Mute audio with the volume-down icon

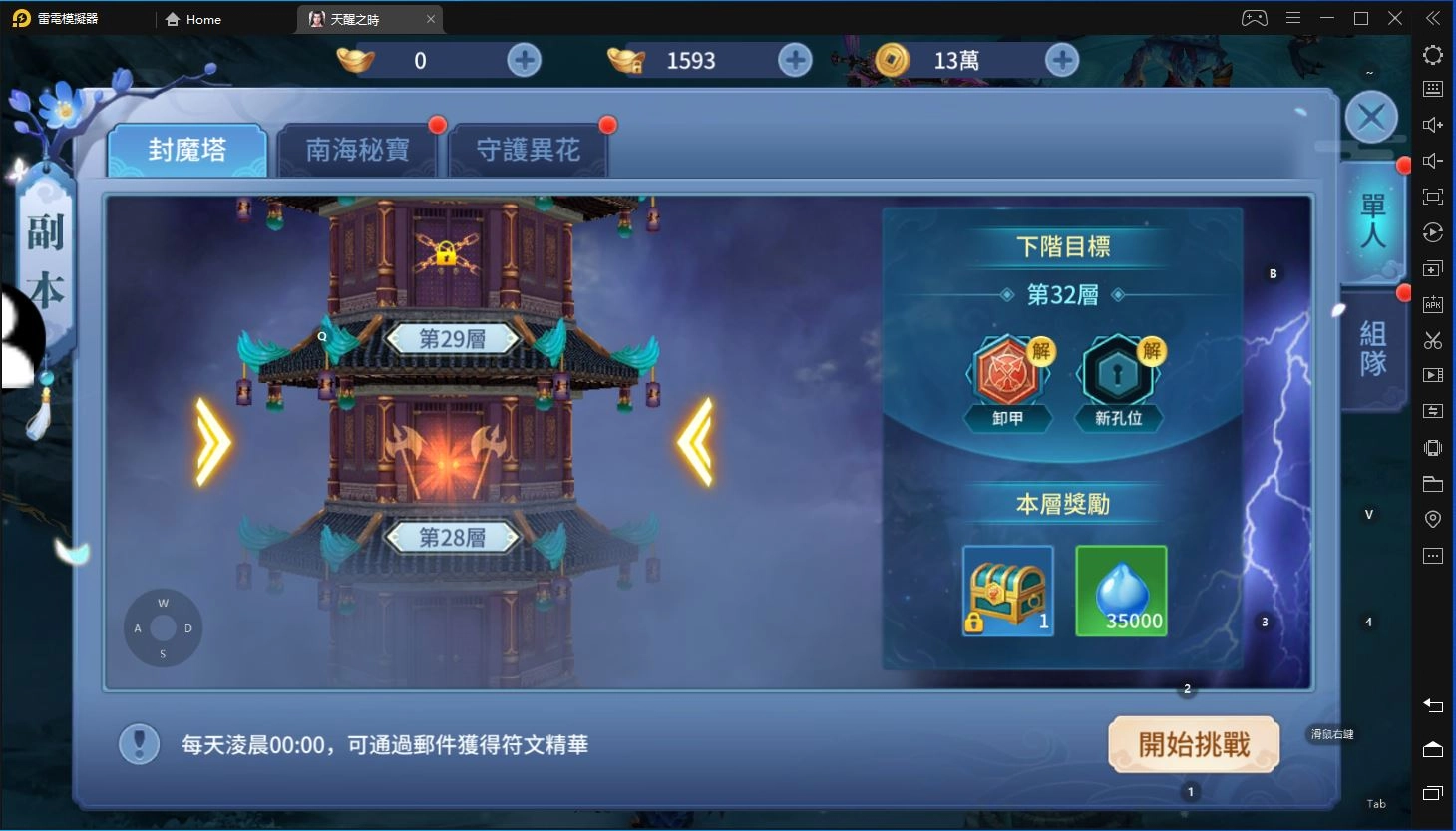1433,160
